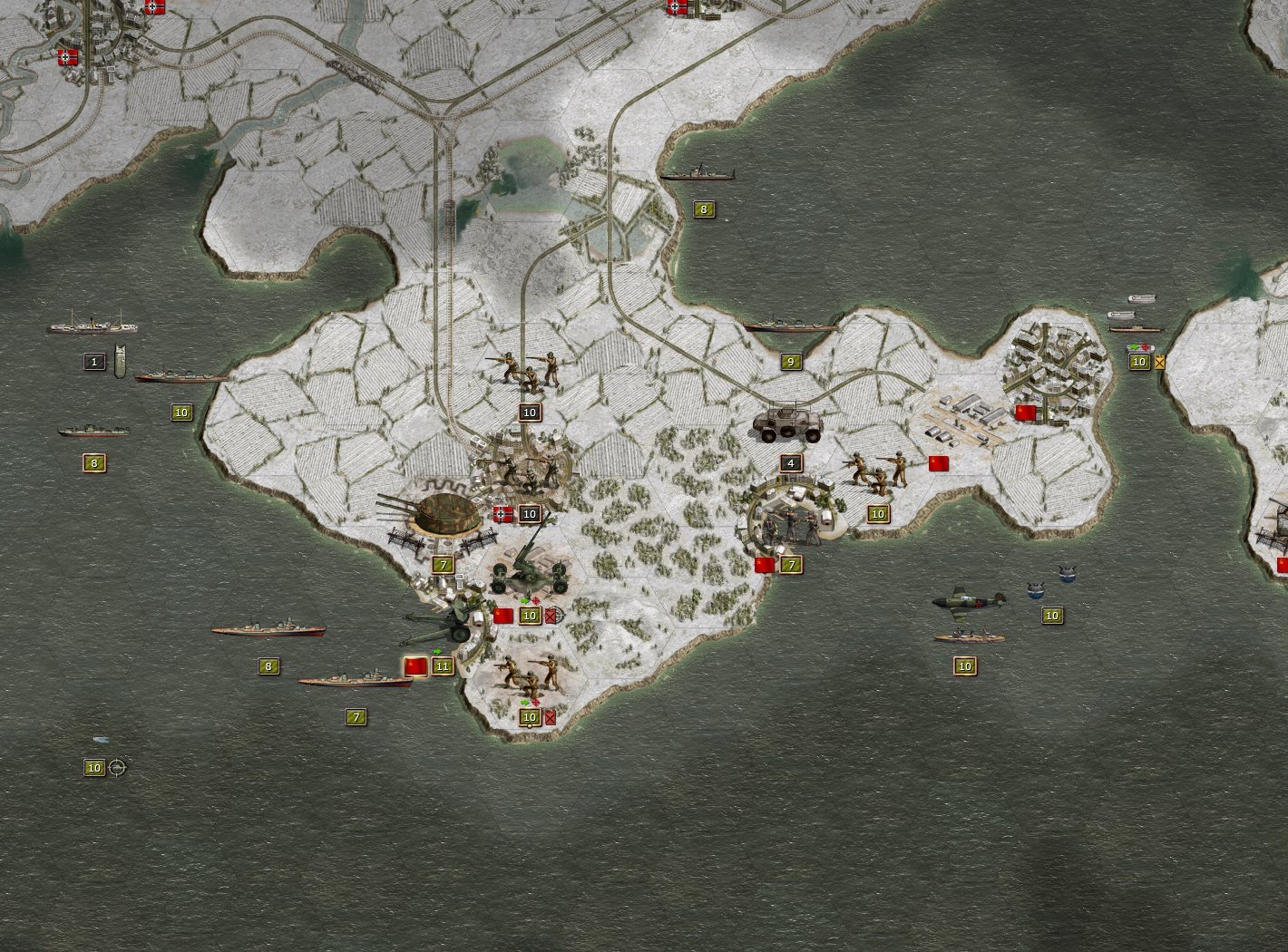
Task: Click the yellow hourglass icon near the northeastern destroyer
Action: coord(1161,361)
